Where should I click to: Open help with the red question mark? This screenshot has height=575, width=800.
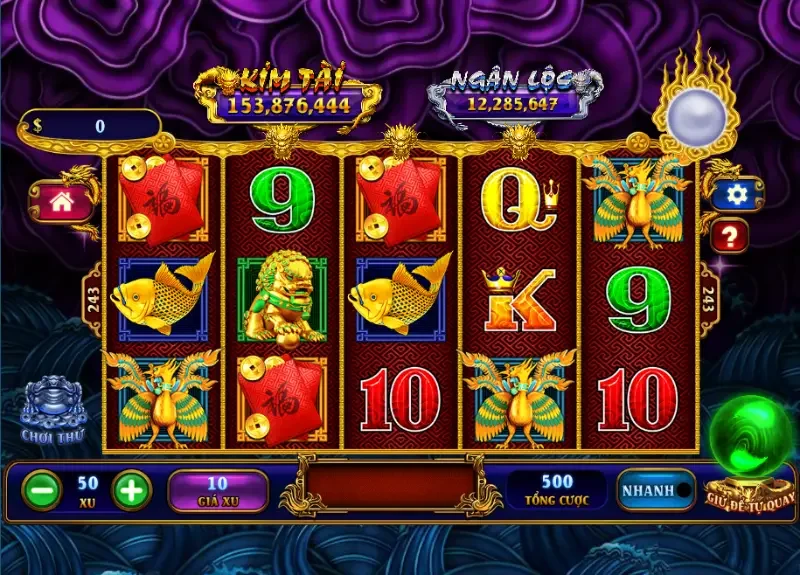click(x=730, y=236)
